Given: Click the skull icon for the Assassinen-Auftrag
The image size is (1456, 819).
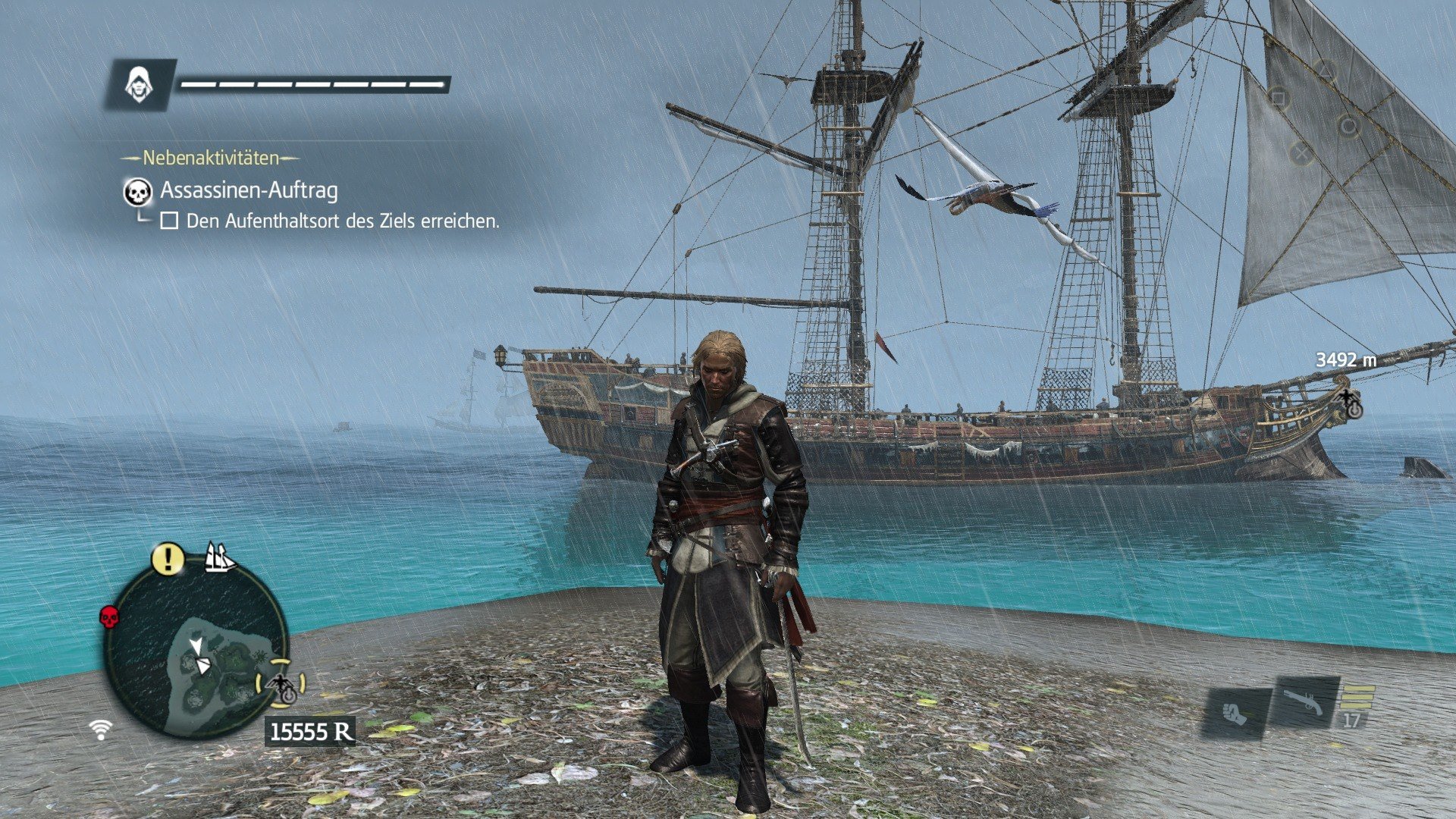Looking at the screenshot, I should (x=137, y=192).
